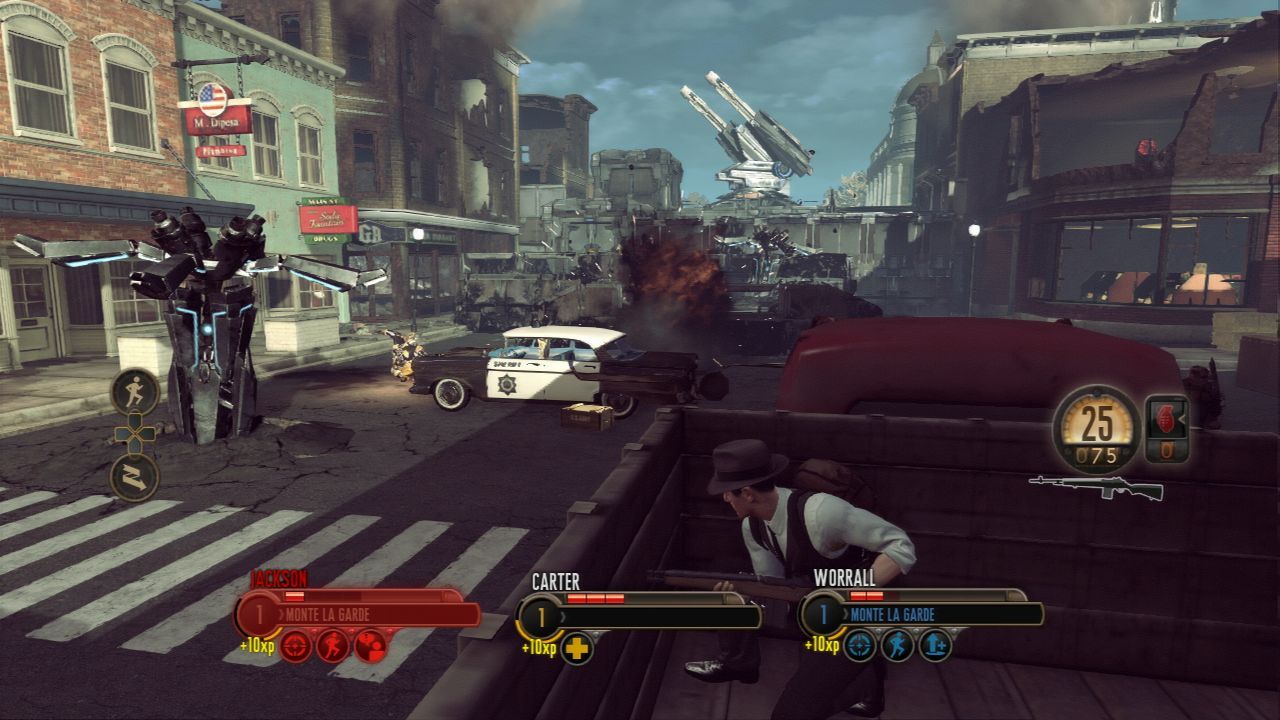
Task: Trigger Worrall's blue arrow-plus ability
Action: pos(934,646)
